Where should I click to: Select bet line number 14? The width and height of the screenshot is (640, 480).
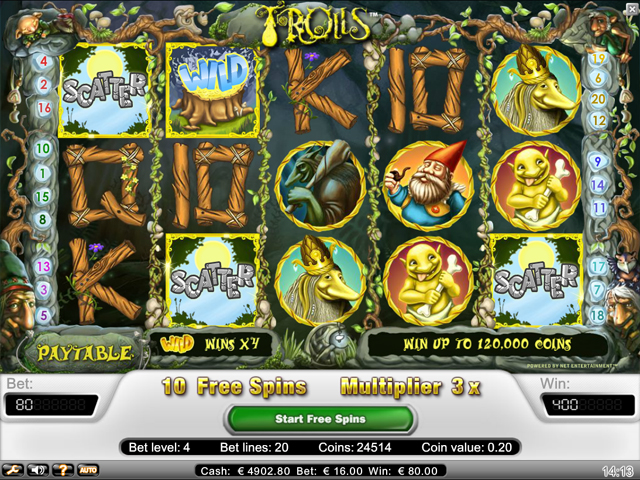[598, 185]
